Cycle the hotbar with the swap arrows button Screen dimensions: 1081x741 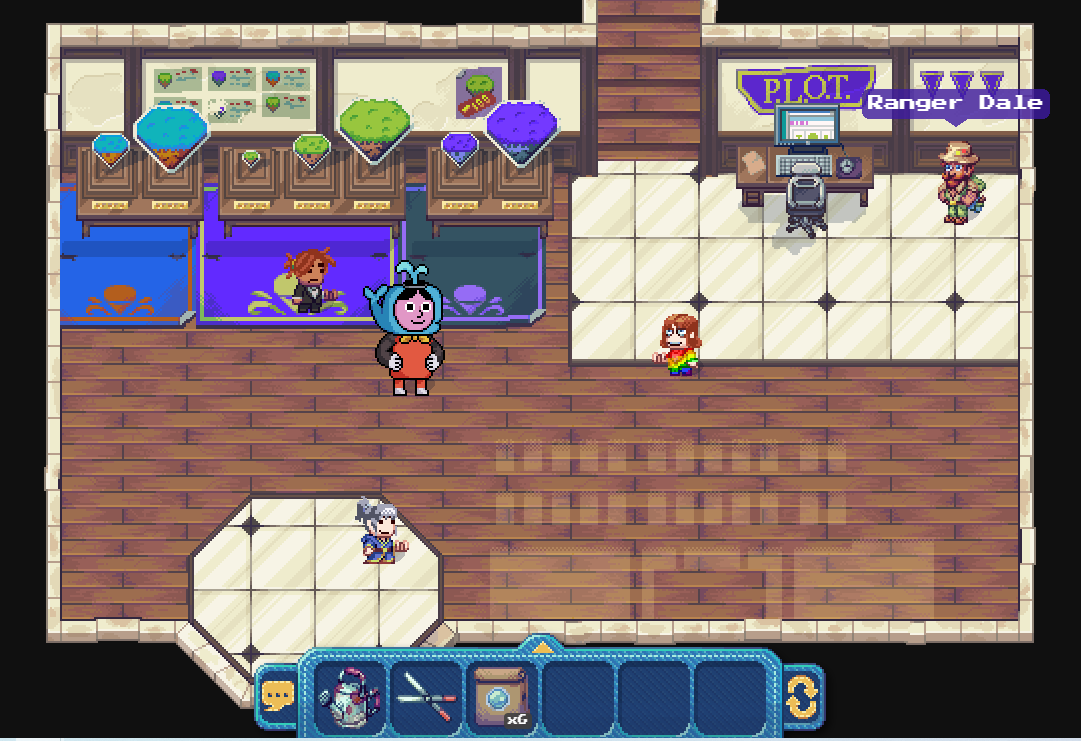[802, 697]
